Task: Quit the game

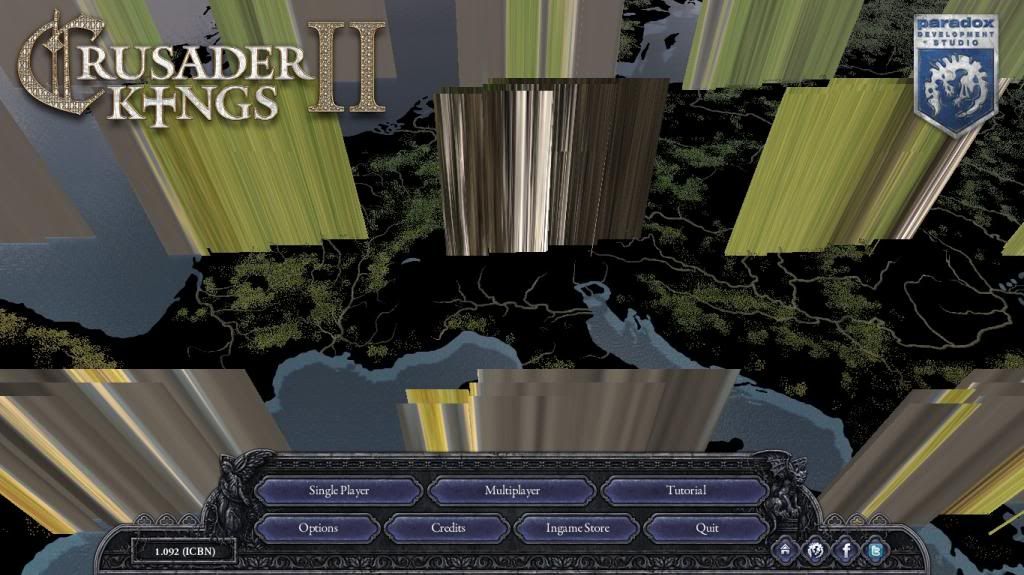Action: click(x=707, y=528)
